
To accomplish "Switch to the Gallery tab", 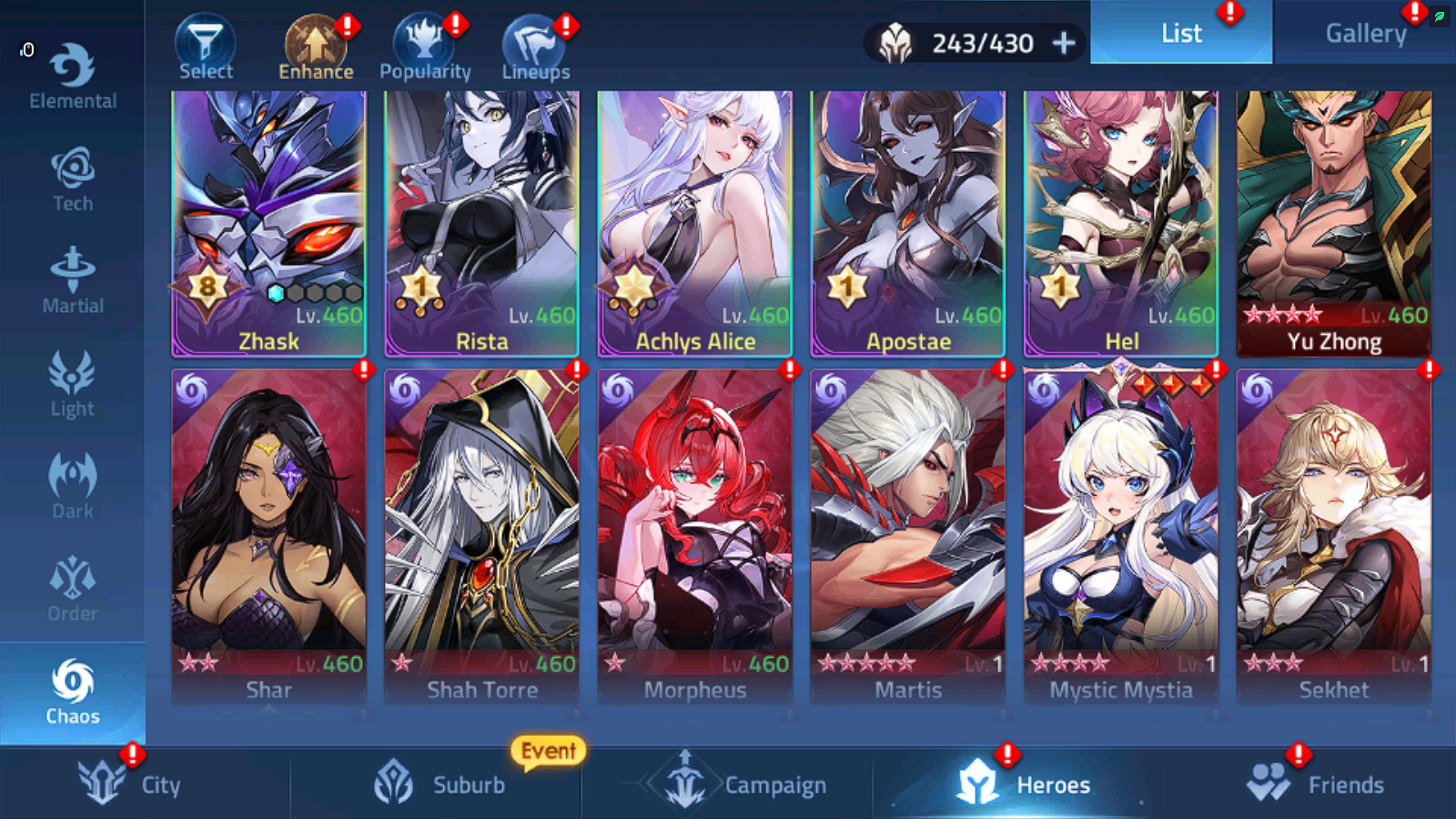I will (1366, 33).
